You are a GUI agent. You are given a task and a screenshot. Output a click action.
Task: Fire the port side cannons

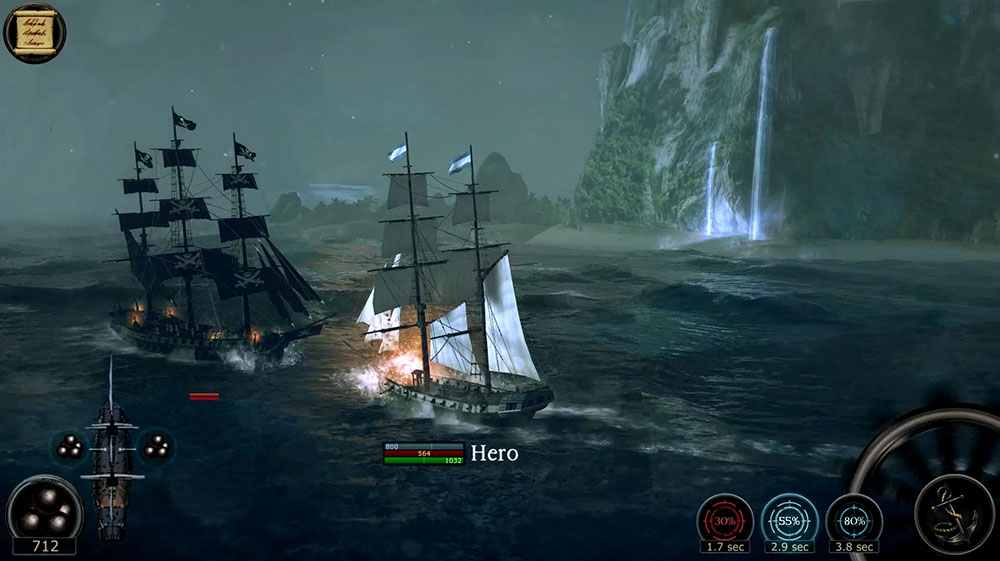pos(69,447)
